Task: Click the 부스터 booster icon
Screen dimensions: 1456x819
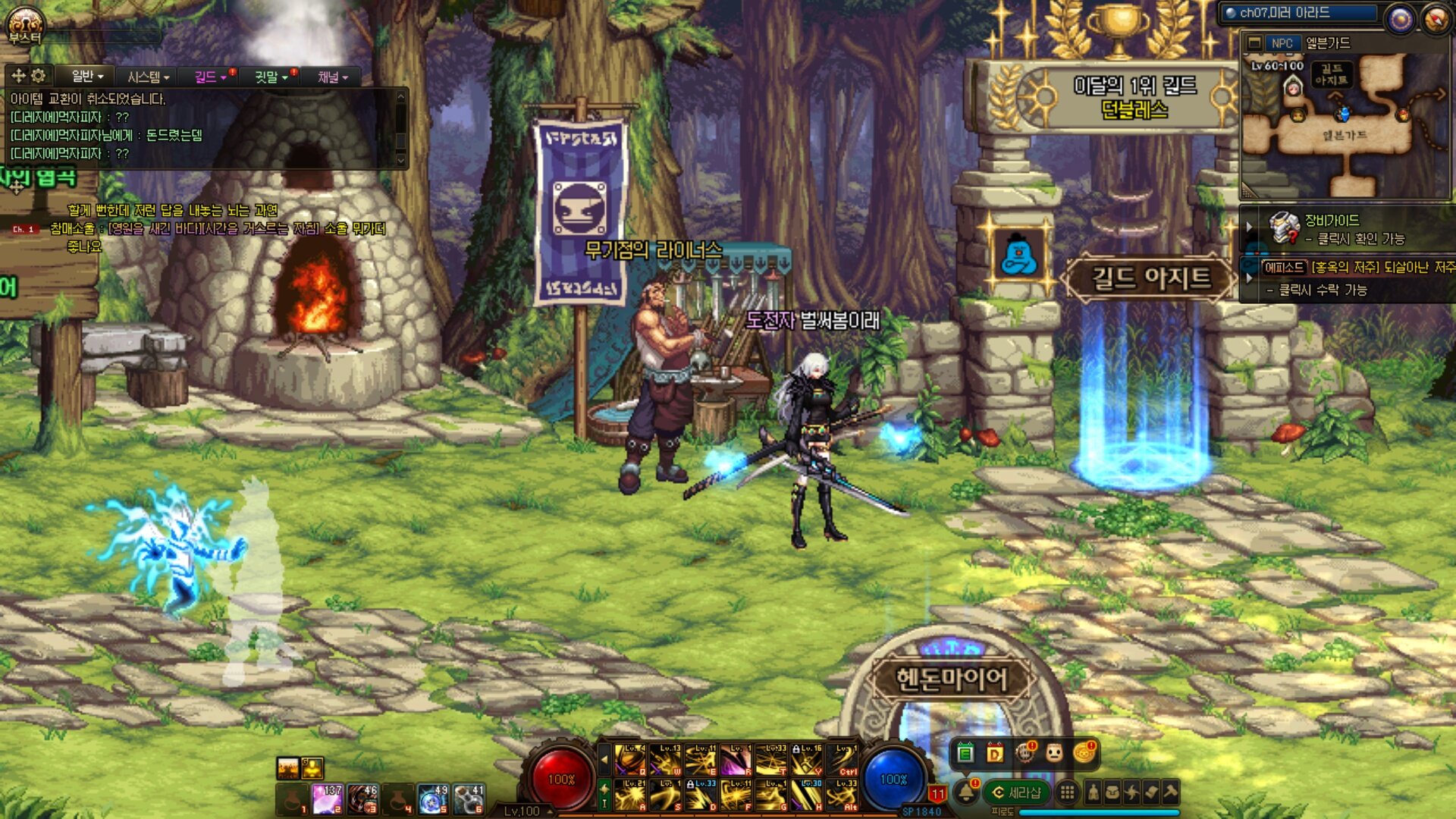Action: click(25, 24)
